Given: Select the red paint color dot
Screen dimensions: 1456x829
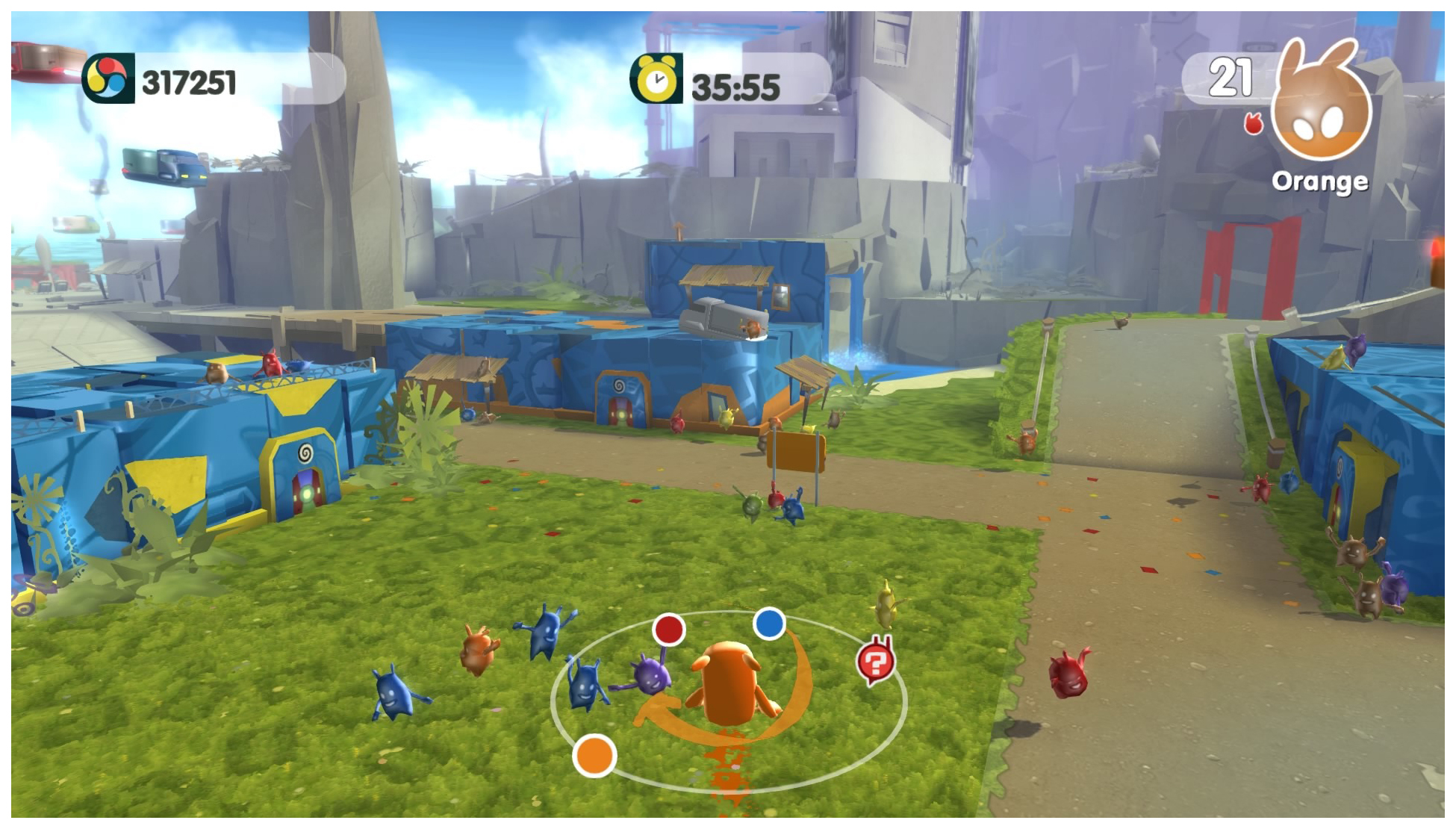Looking at the screenshot, I should [668, 630].
